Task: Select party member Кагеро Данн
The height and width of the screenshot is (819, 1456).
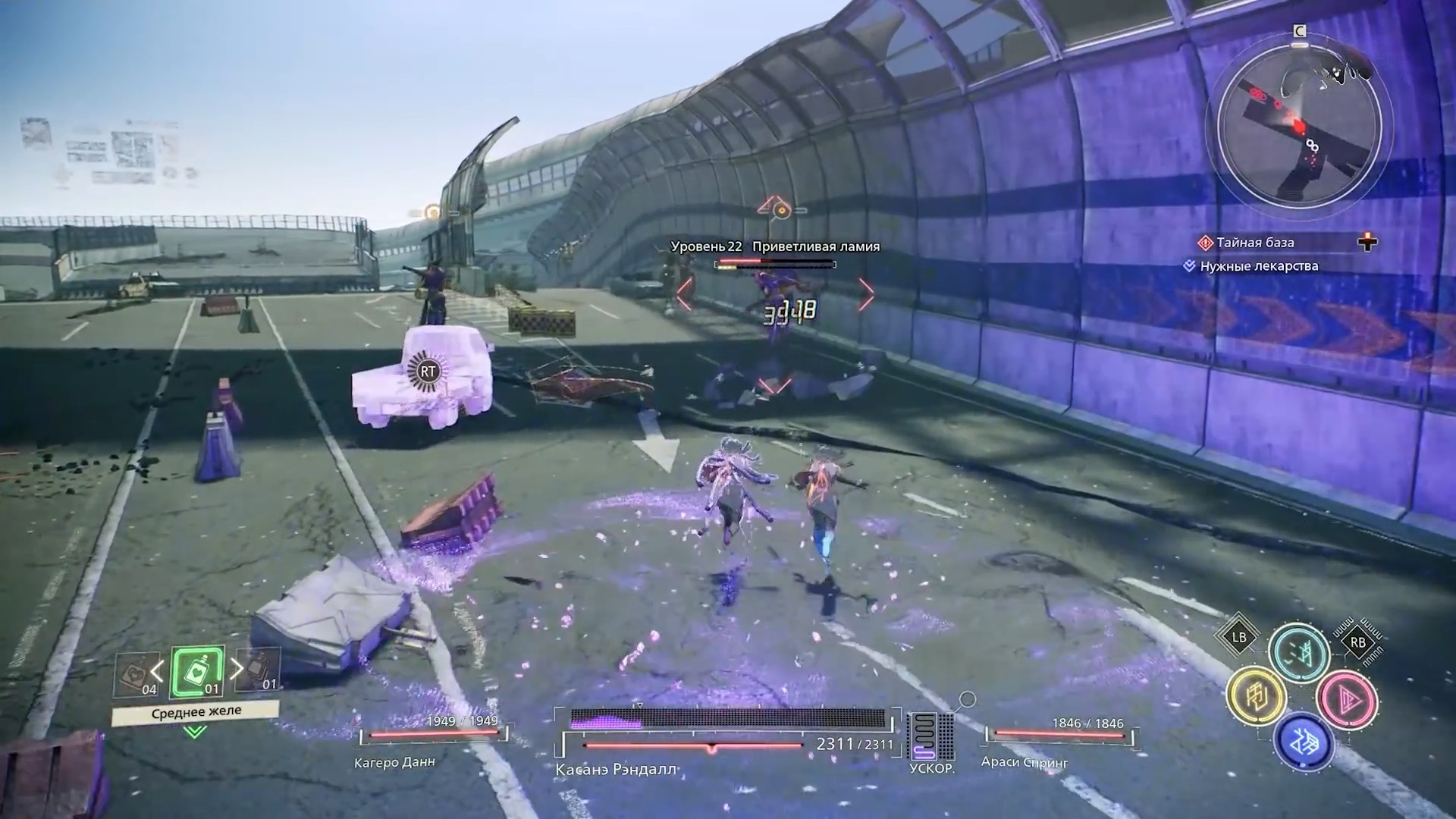Action: (x=394, y=762)
